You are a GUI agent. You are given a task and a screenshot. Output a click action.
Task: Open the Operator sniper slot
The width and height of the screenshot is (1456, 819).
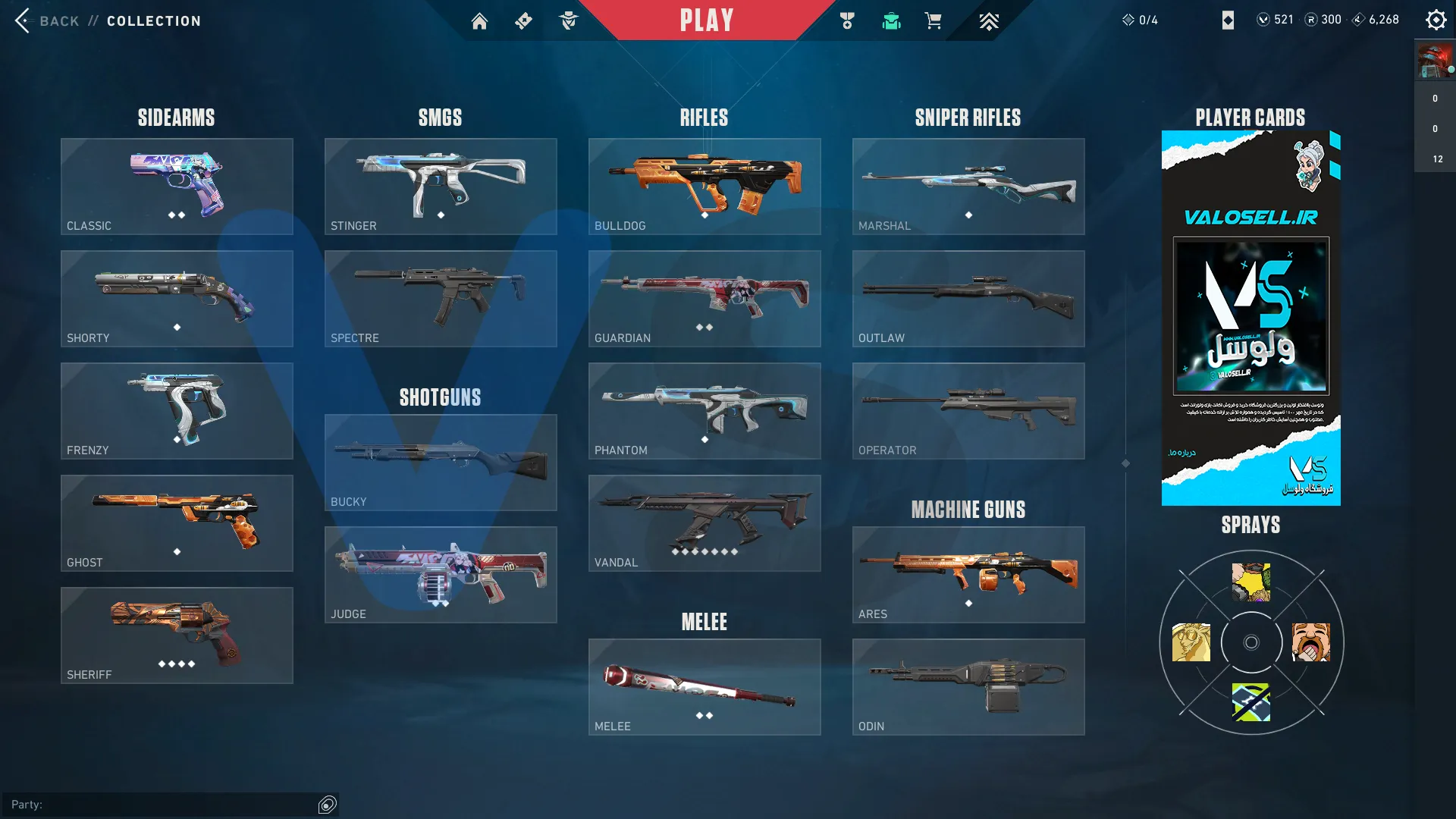[x=968, y=411]
